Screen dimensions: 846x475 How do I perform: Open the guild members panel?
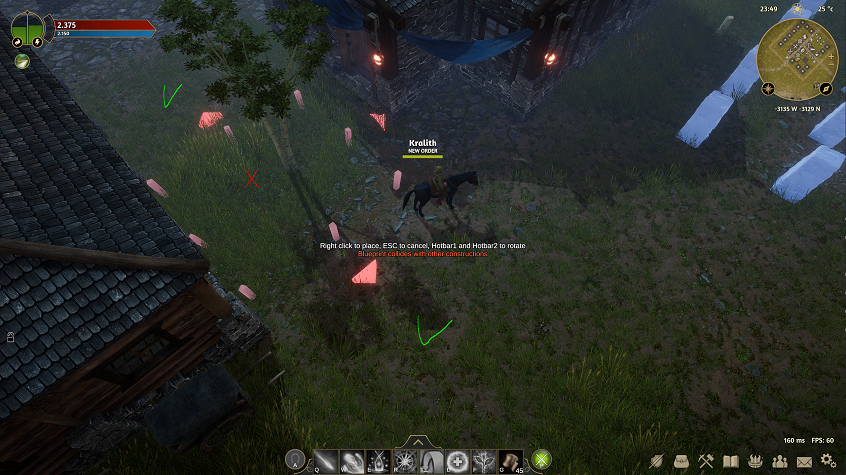(x=780, y=461)
